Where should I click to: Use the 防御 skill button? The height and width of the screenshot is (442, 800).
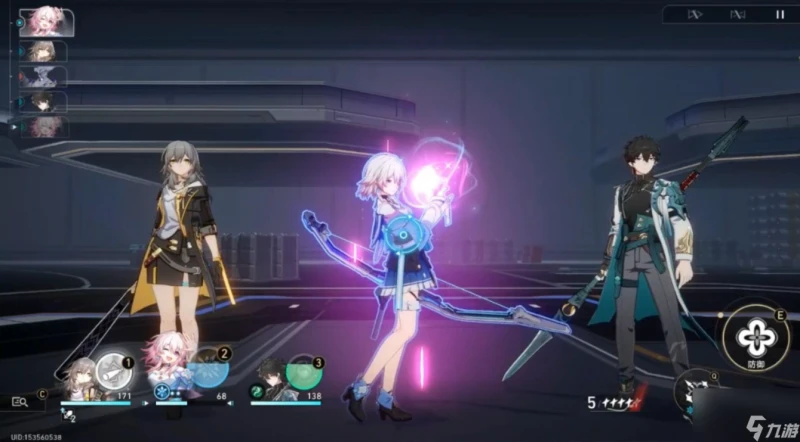click(755, 338)
